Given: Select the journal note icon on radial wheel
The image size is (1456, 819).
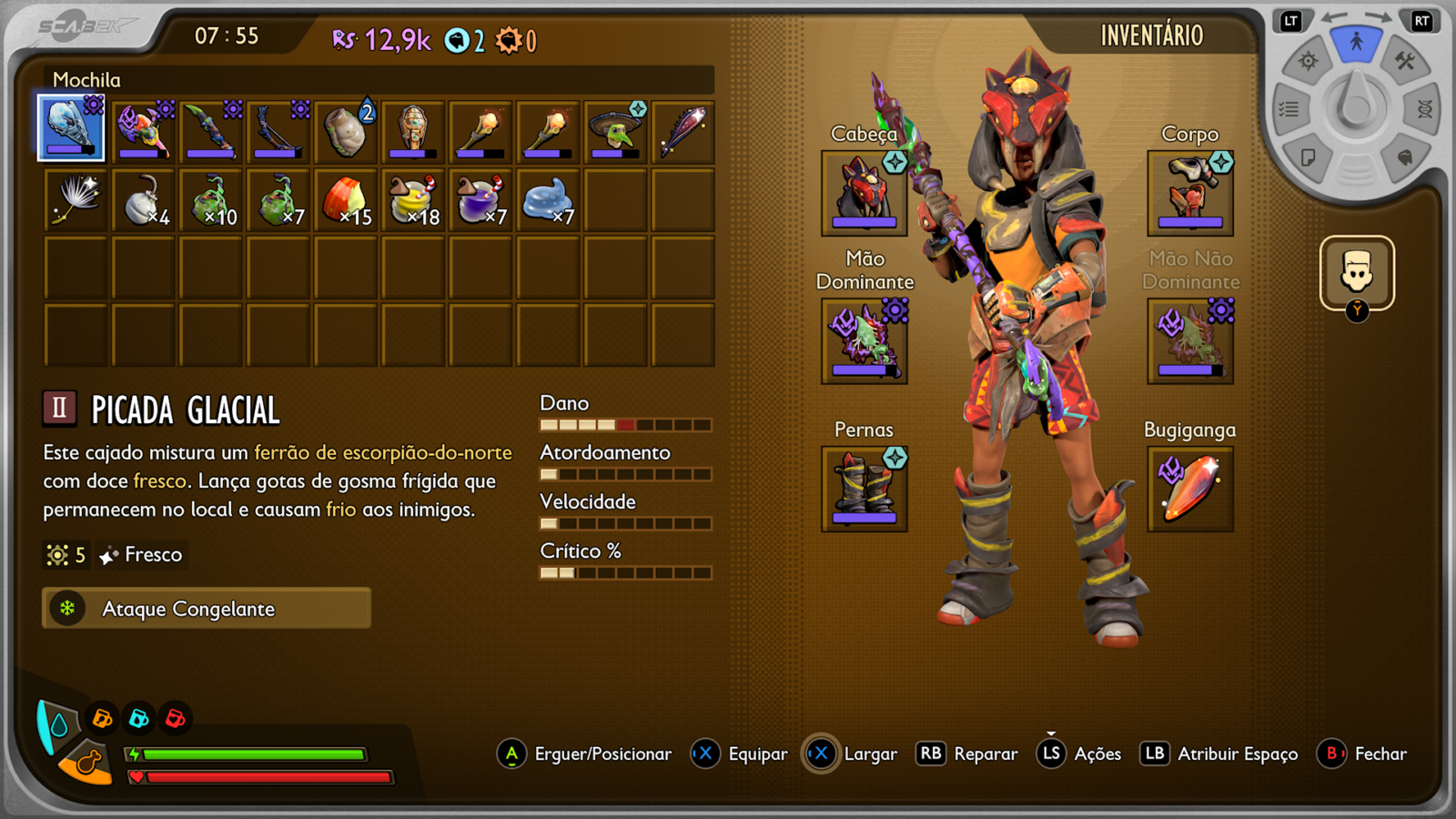Looking at the screenshot, I should 1309,157.
